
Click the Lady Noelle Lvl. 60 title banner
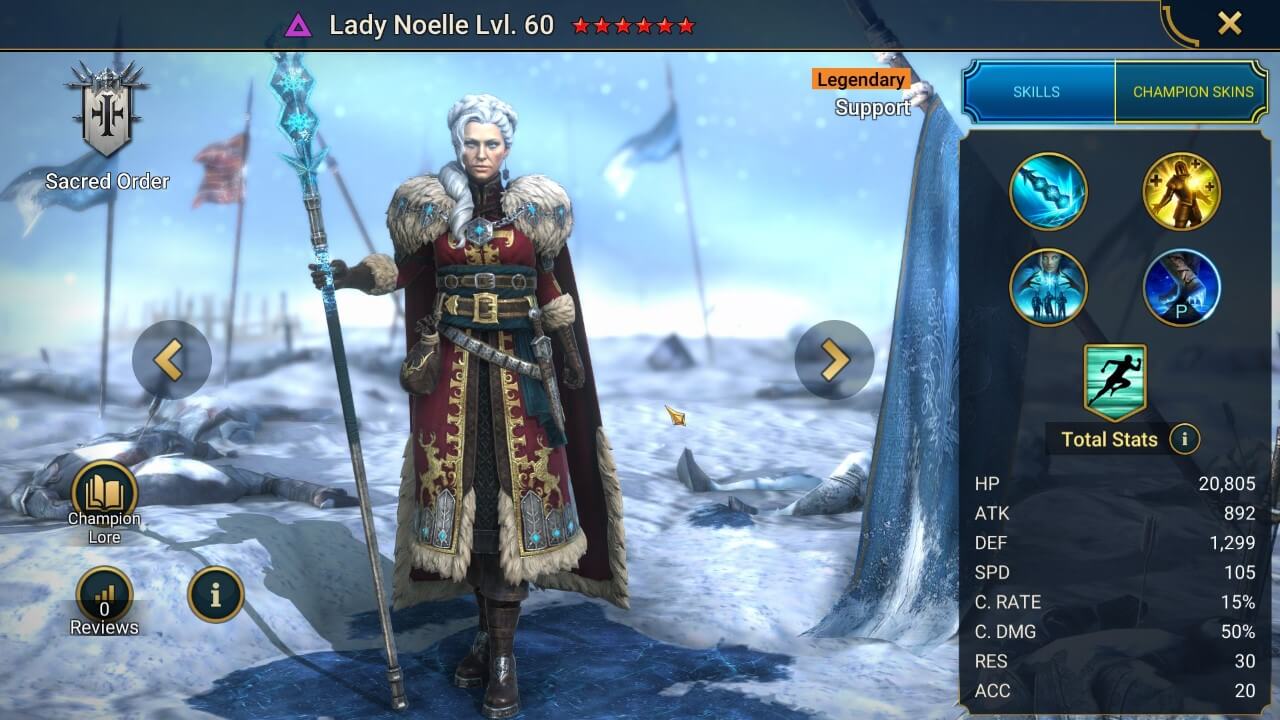[x=443, y=27]
